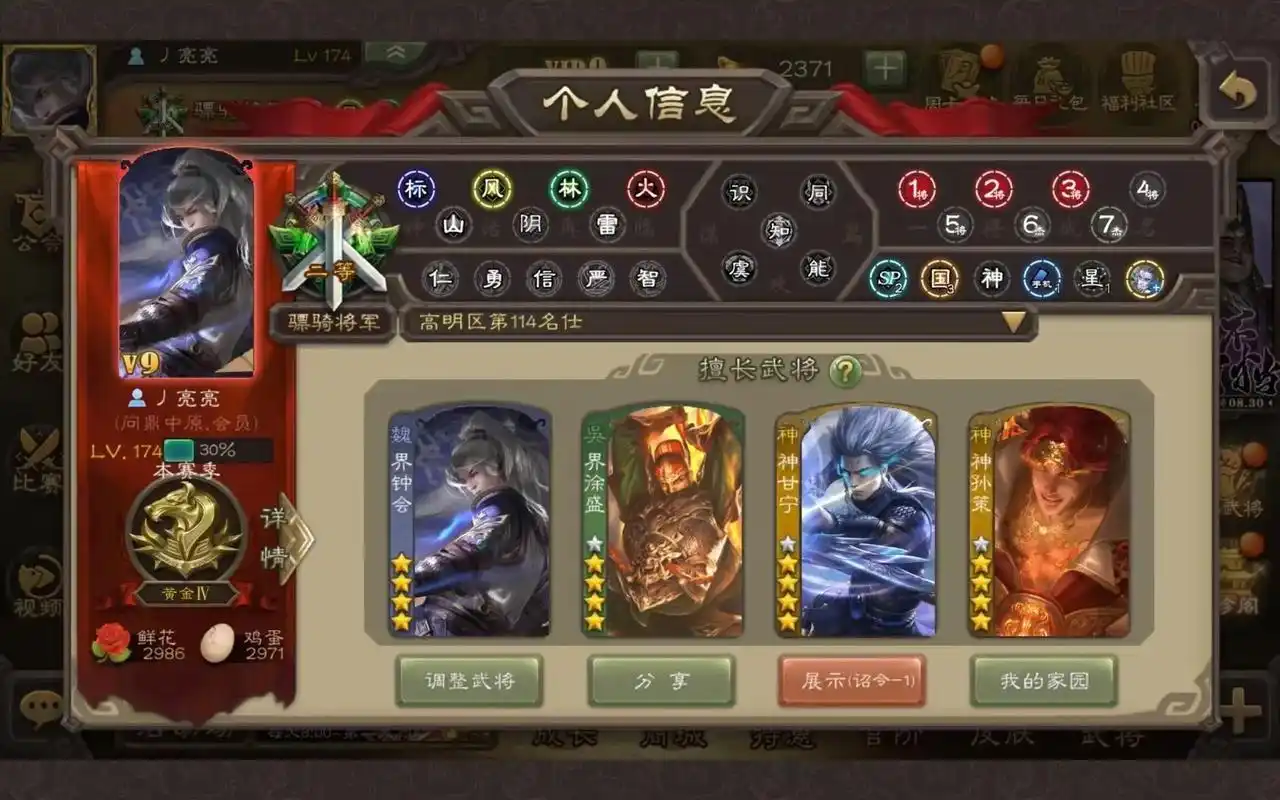
Task: Toggle the 火 element badge
Action: [x=645, y=188]
